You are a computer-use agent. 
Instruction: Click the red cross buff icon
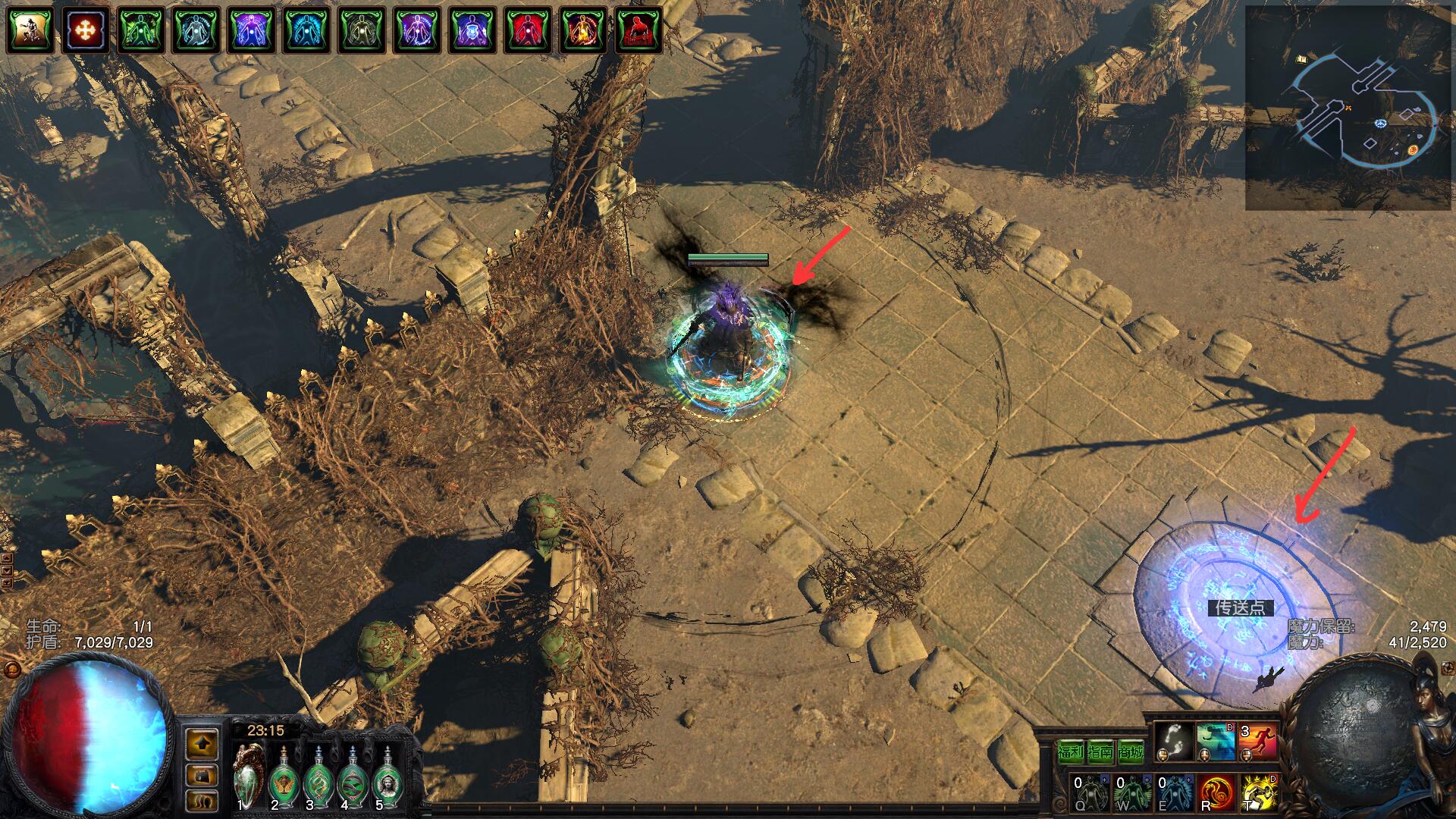coord(85,30)
